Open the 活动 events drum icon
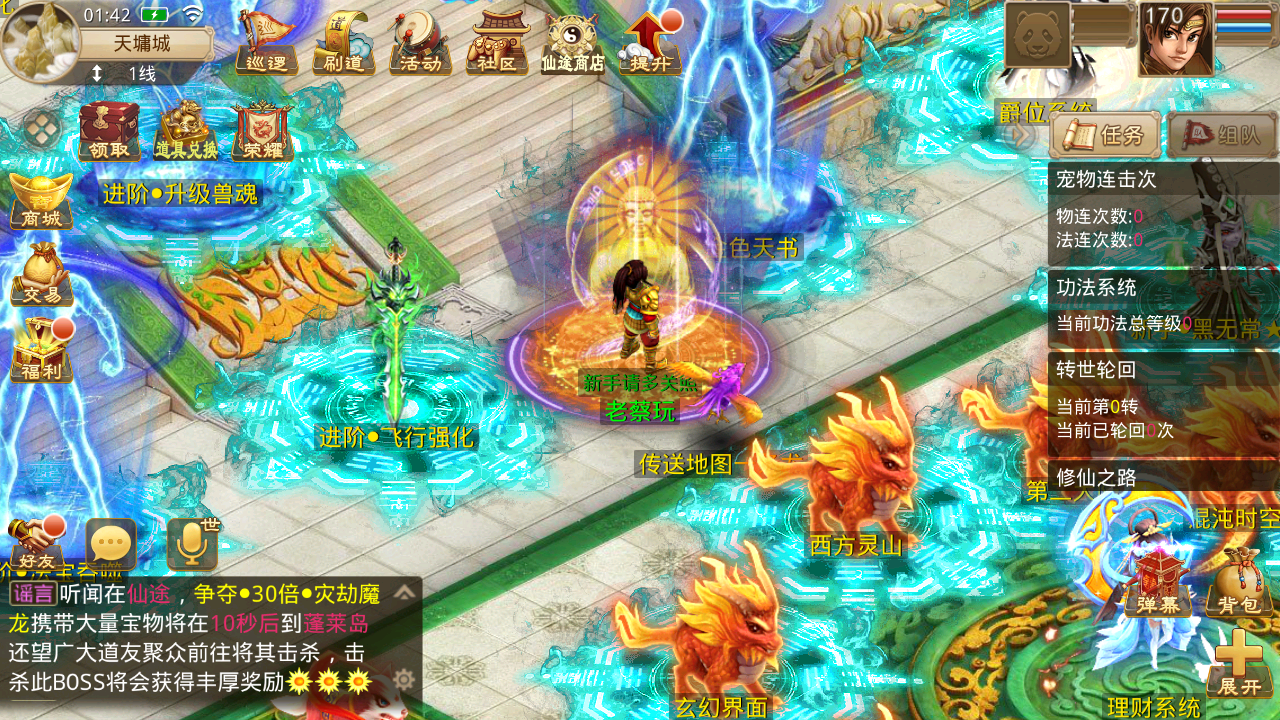Image resolution: width=1280 pixels, height=720 pixels. point(420,44)
